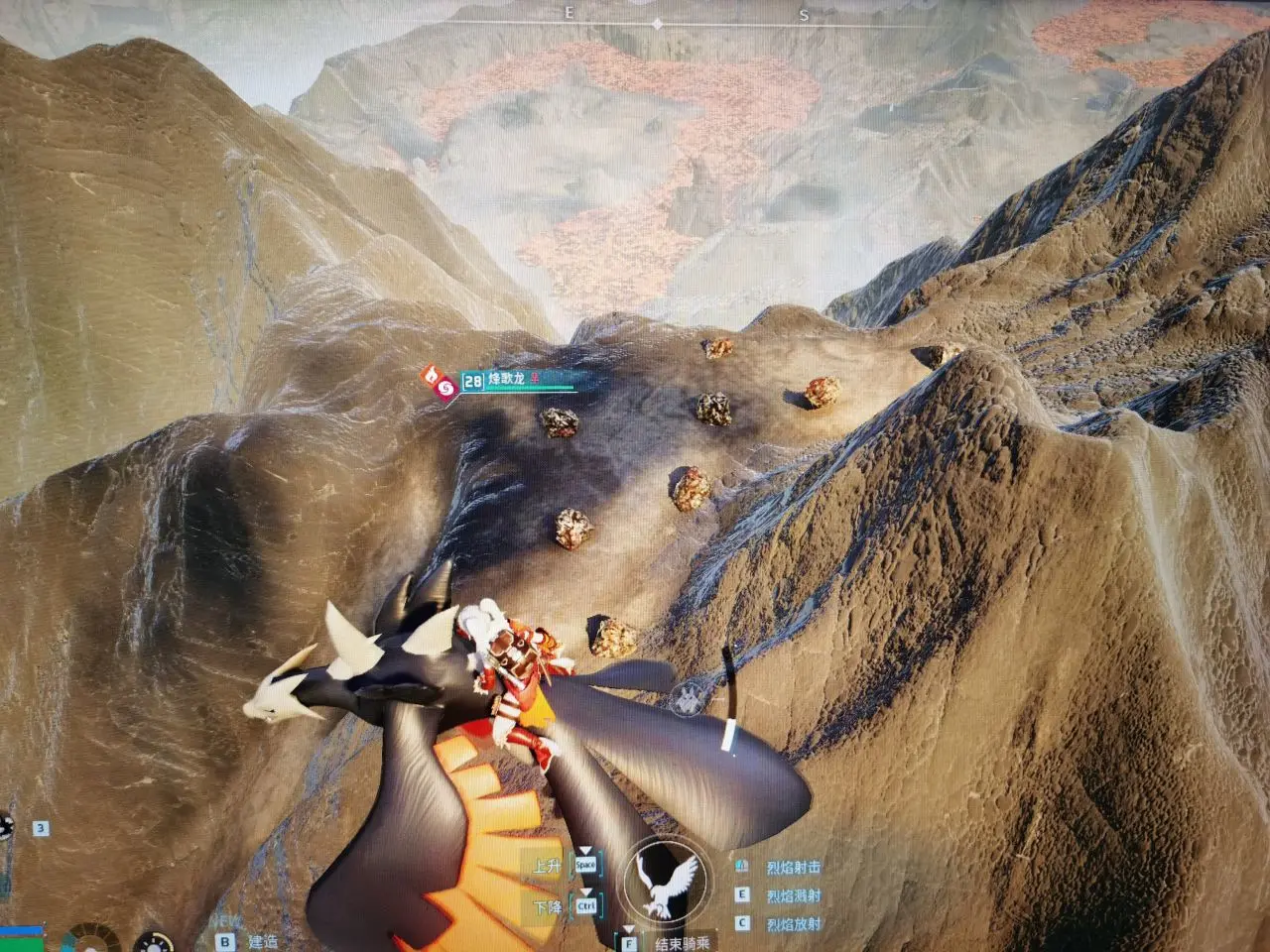Activate the 烈焰射击 mount skill
1270x952 pixels.
pyautogui.click(x=793, y=867)
